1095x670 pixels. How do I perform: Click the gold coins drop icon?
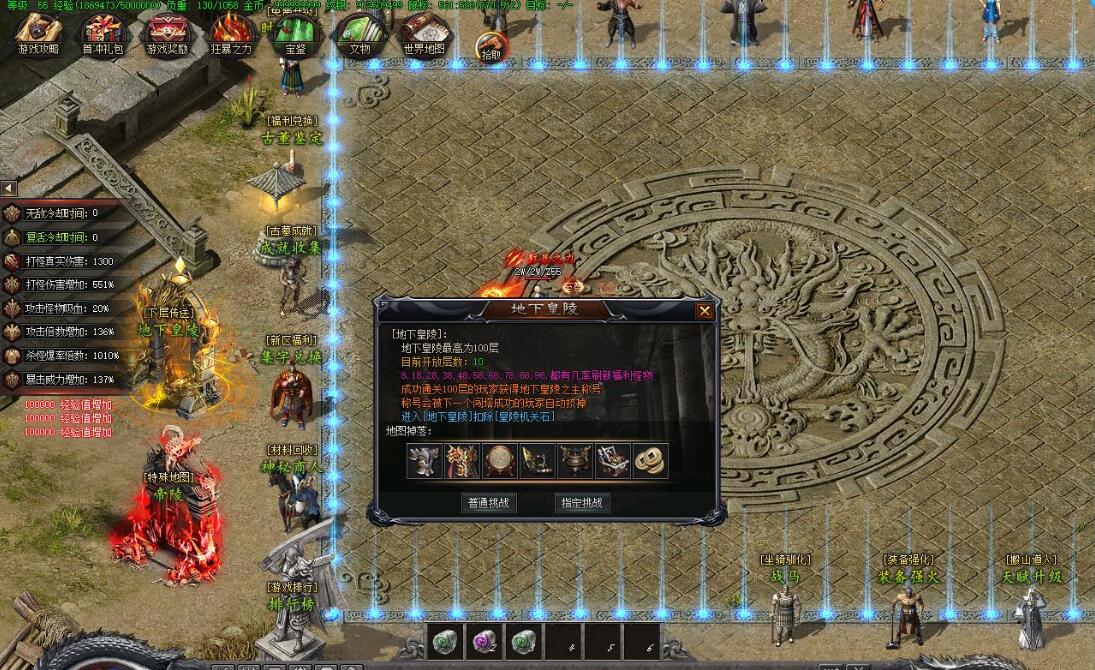coord(650,460)
